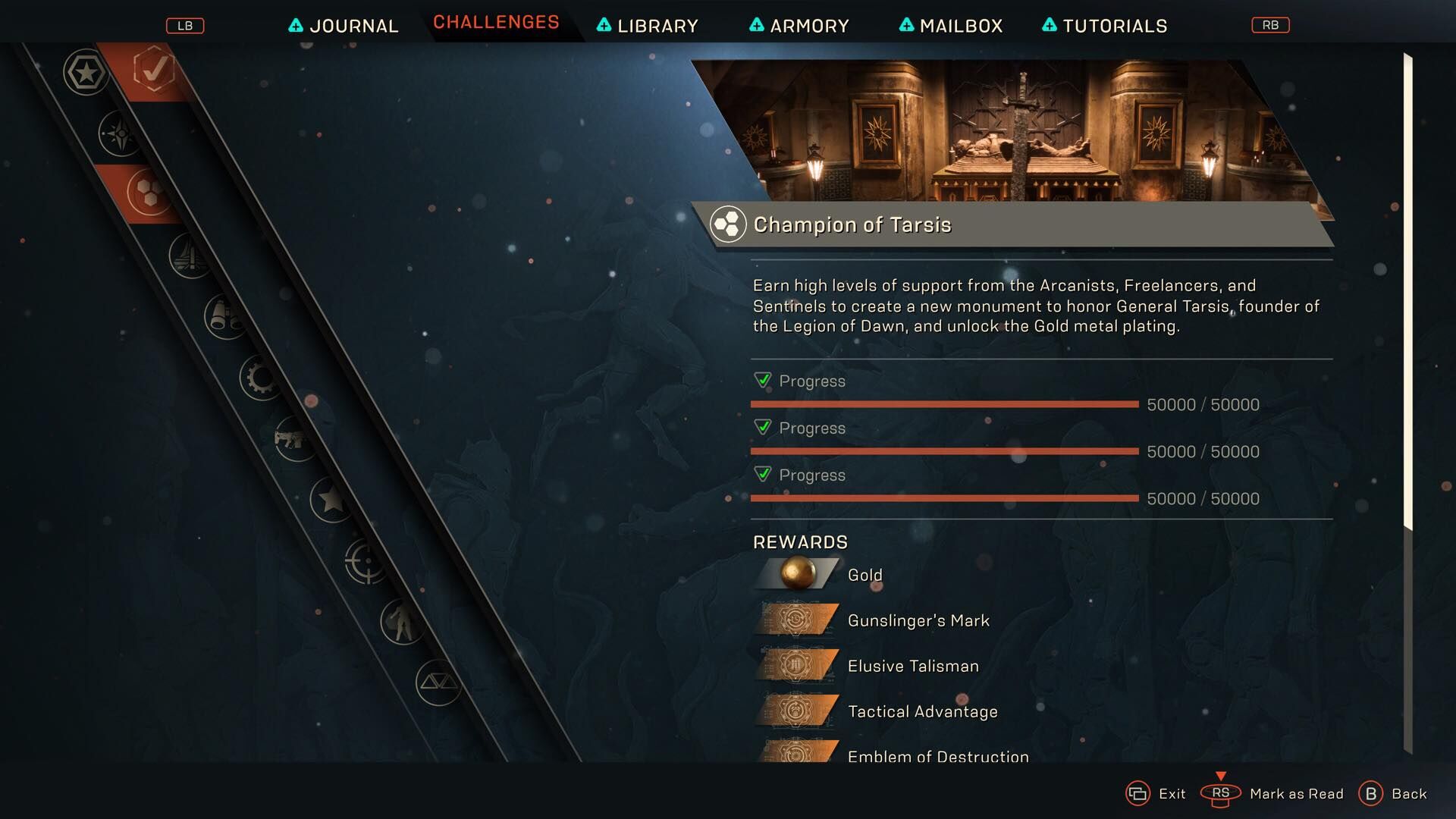Image resolution: width=1456 pixels, height=819 pixels.
Task: Choose the compass challenge category icon
Action: 120,133
